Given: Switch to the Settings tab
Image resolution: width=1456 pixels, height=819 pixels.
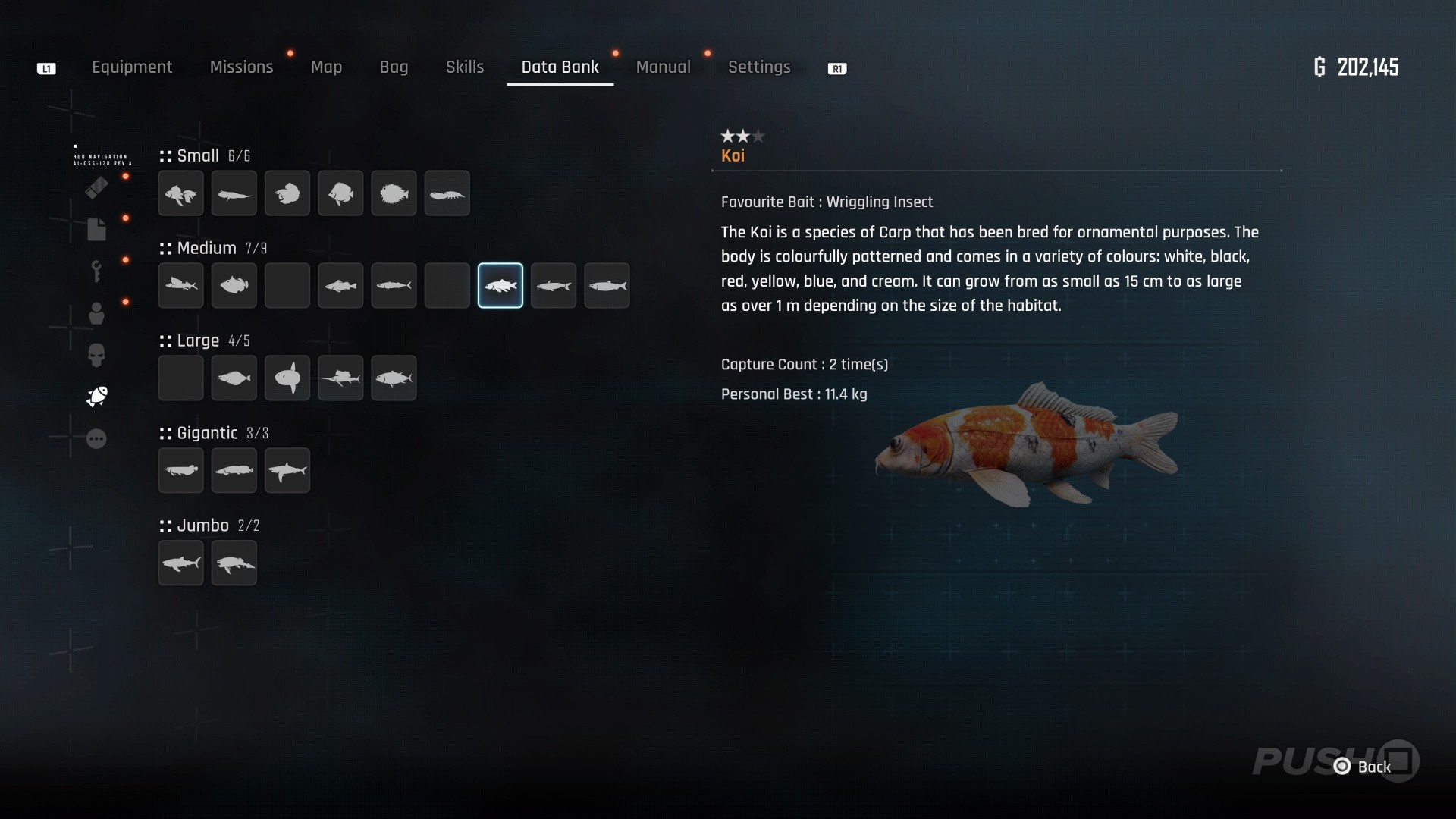Looking at the screenshot, I should pos(759,67).
